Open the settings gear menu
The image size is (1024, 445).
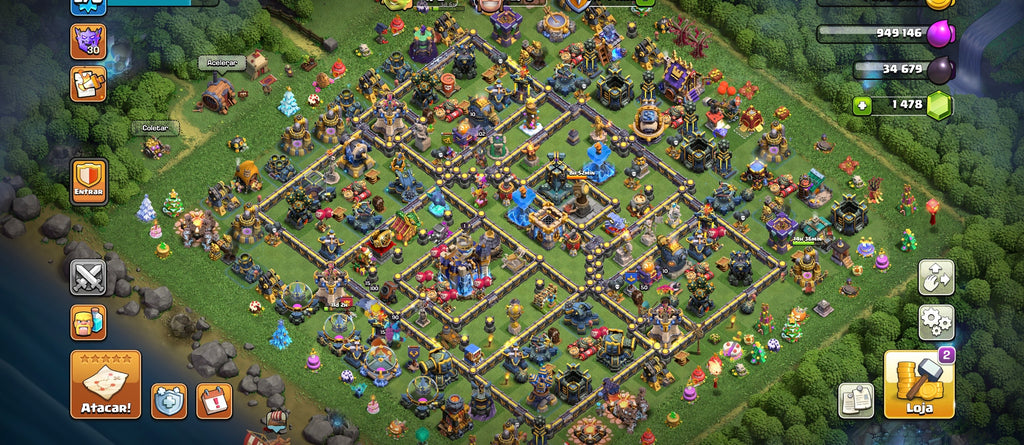tap(936, 322)
